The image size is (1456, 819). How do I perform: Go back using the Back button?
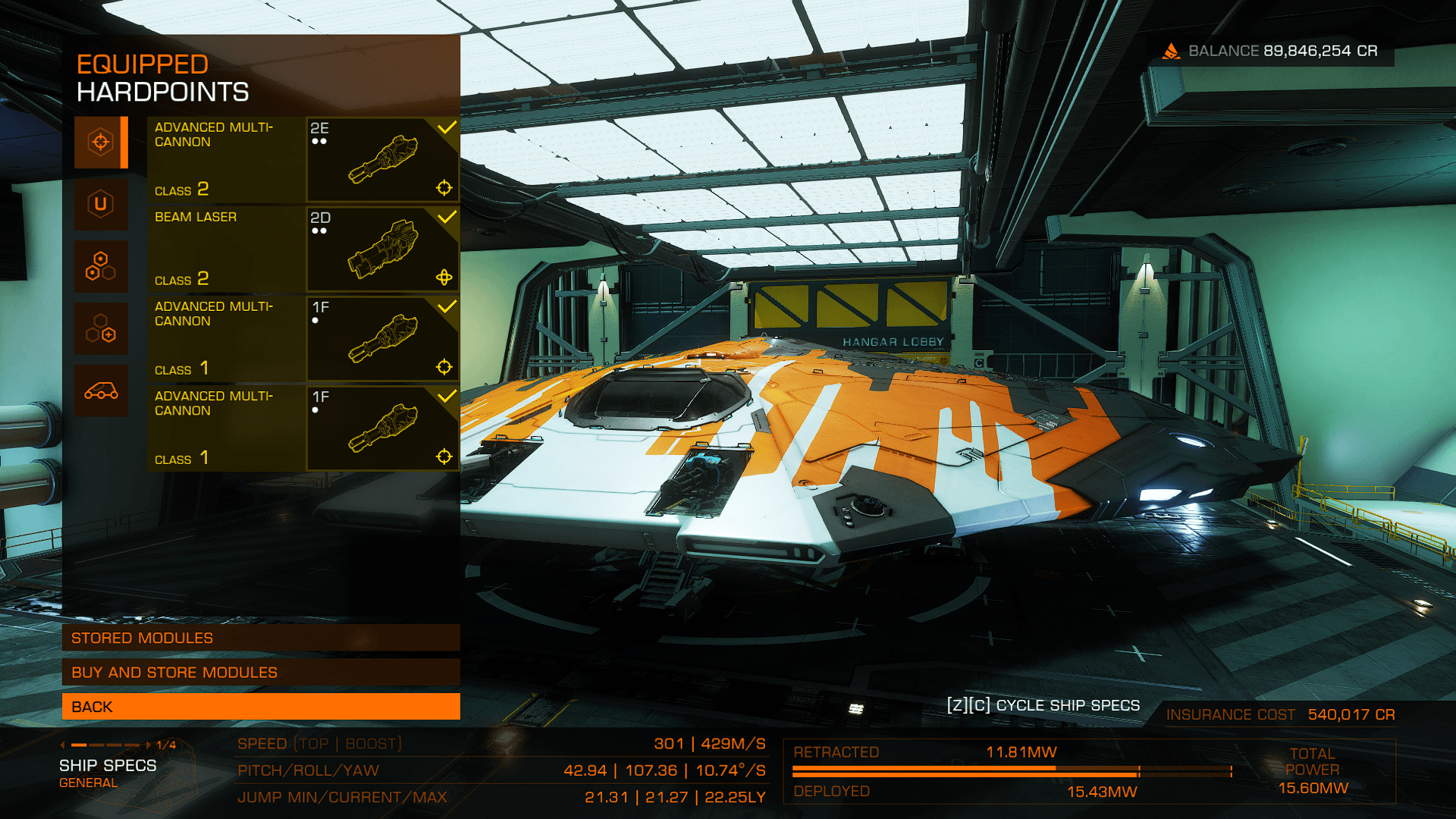tap(261, 707)
